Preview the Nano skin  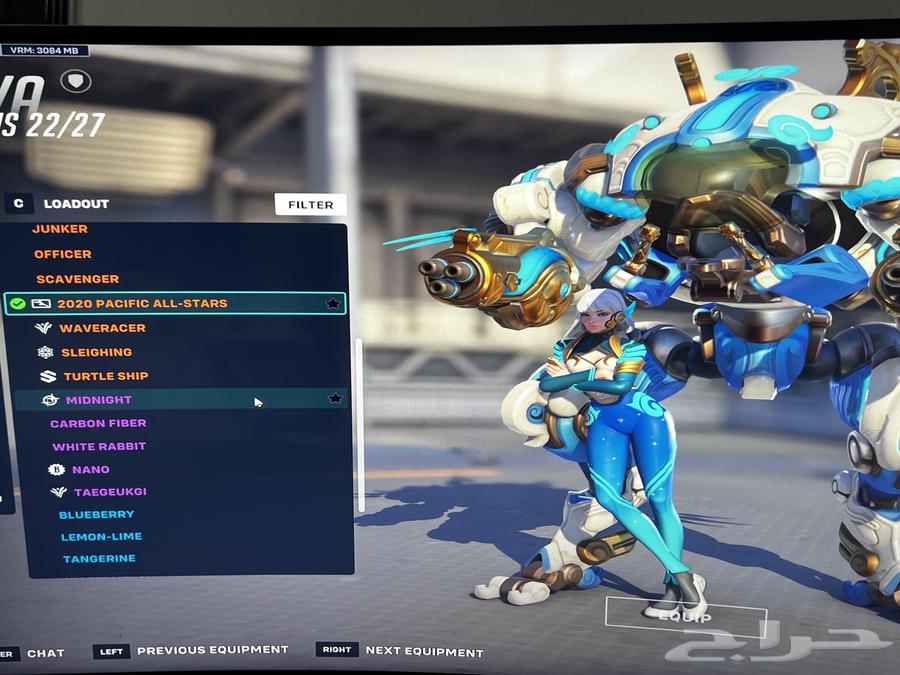[90, 469]
